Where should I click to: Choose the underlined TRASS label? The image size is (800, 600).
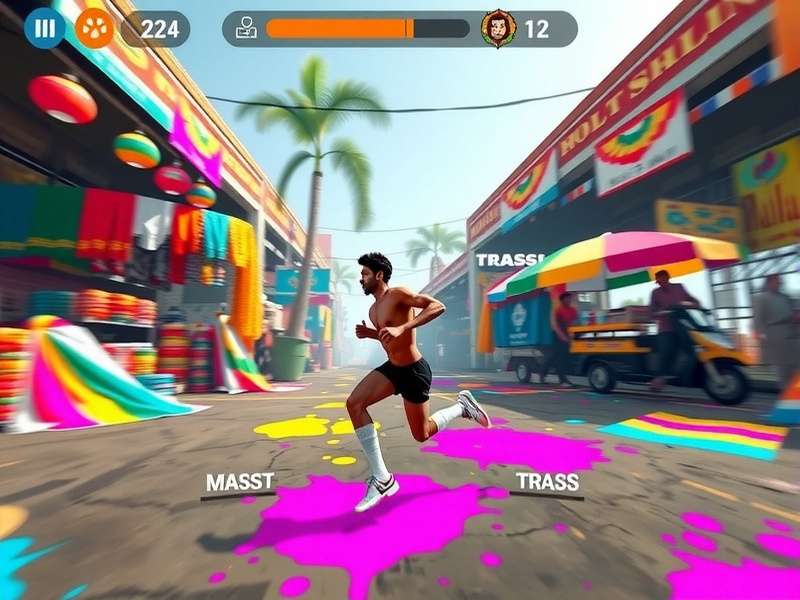click(x=547, y=481)
